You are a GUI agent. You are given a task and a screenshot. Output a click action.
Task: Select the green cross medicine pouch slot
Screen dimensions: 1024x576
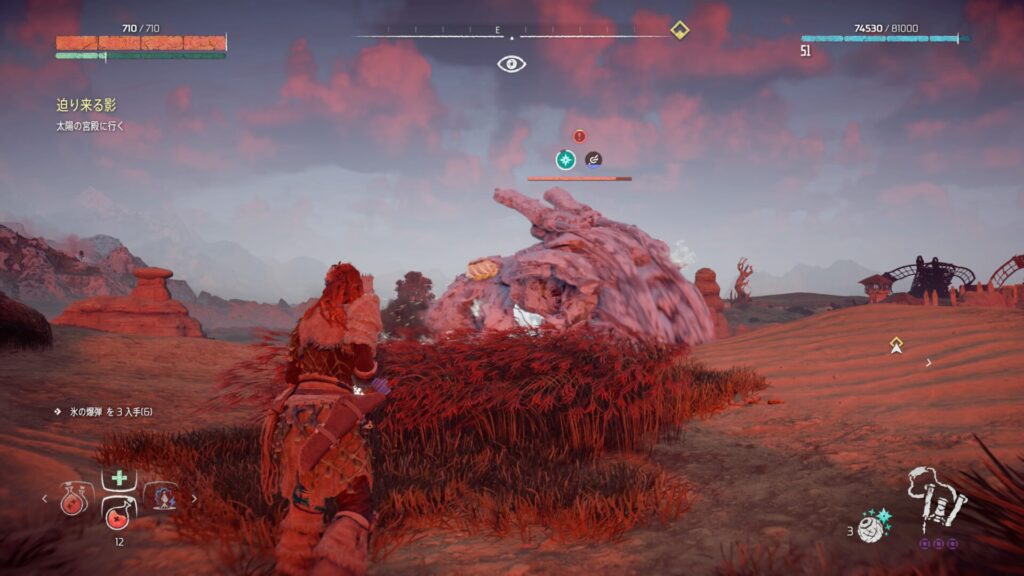coord(117,479)
